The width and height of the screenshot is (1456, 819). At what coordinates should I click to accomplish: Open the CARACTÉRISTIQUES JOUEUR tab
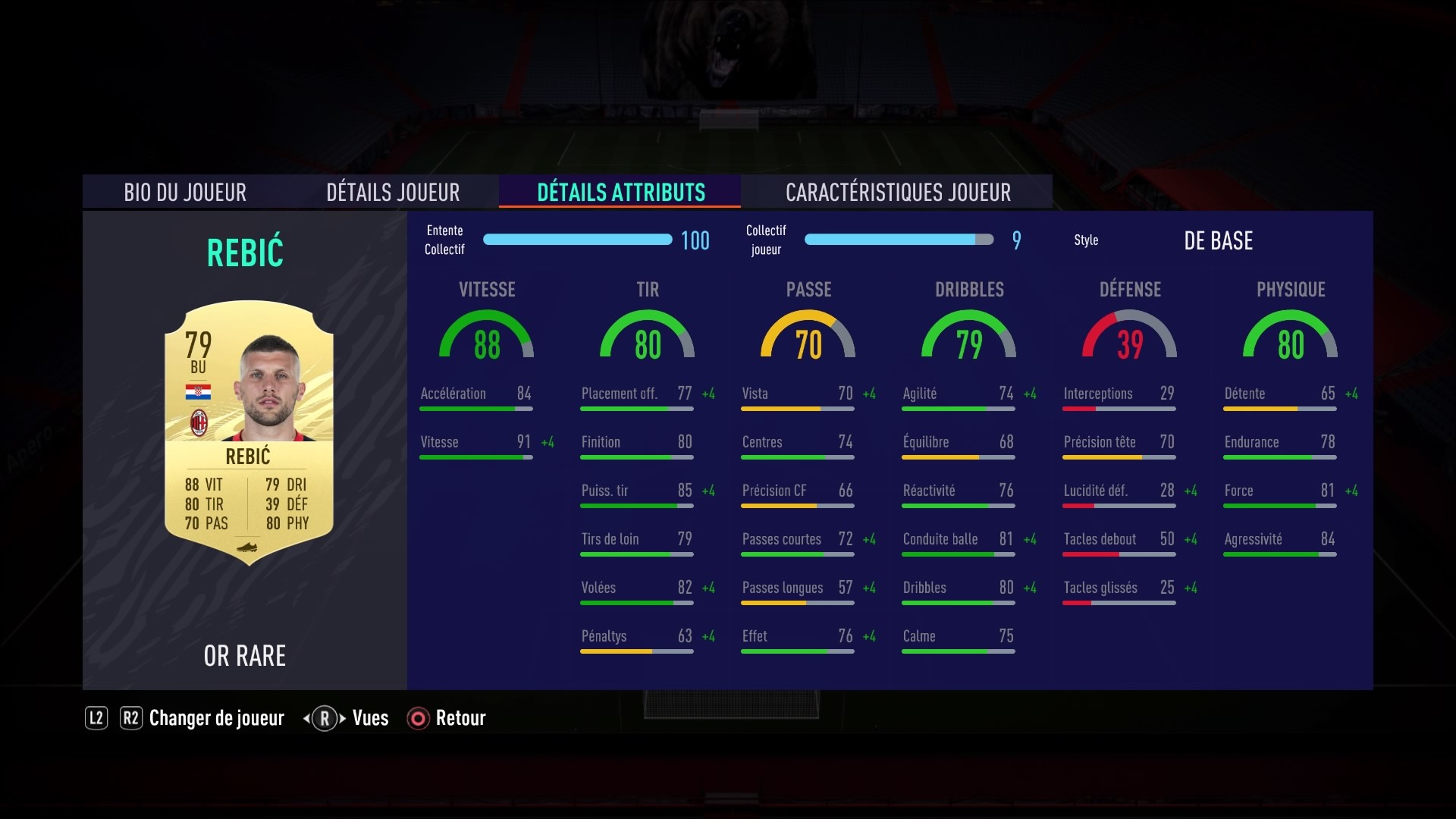point(898,192)
